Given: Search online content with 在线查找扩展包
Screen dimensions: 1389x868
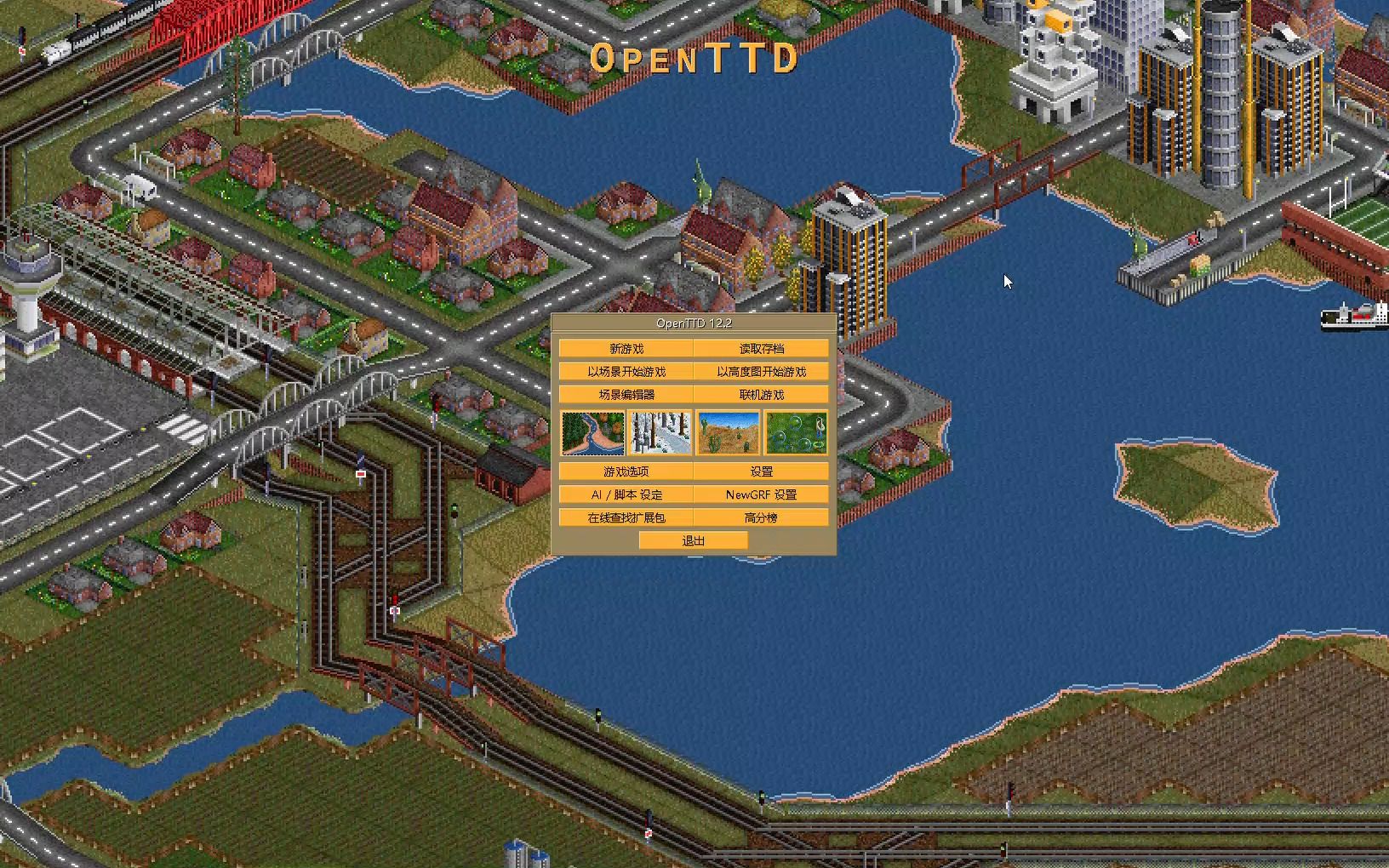Looking at the screenshot, I should [x=627, y=517].
